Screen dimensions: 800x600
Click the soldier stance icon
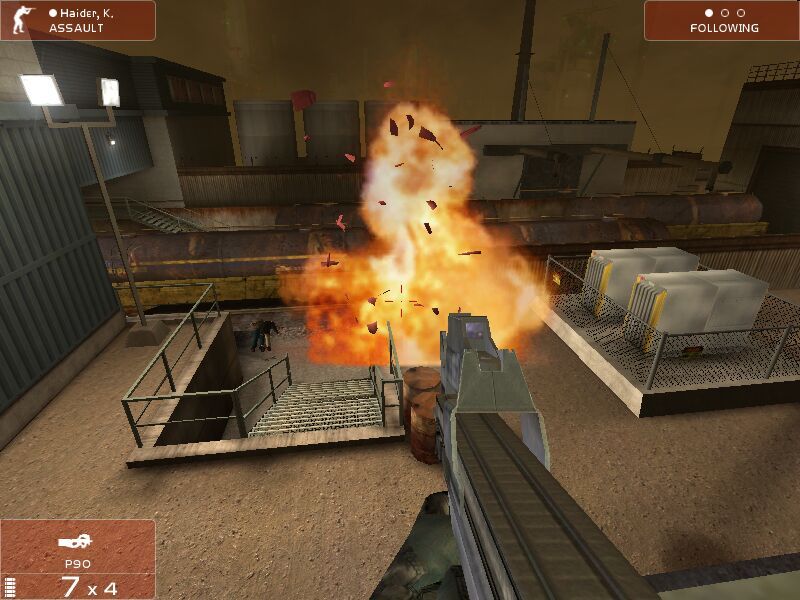(x=18, y=20)
